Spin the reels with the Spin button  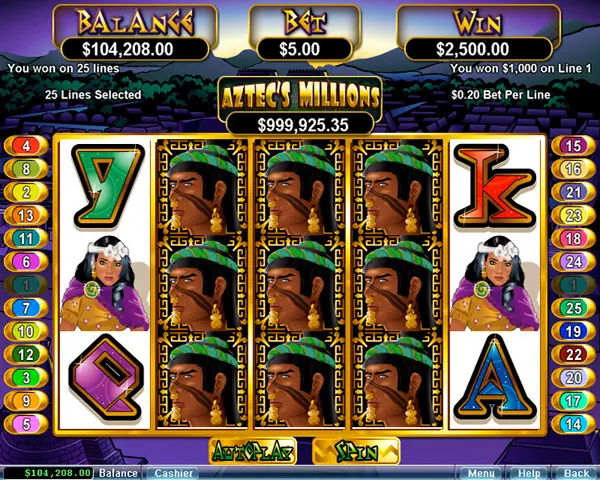pos(356,452)
